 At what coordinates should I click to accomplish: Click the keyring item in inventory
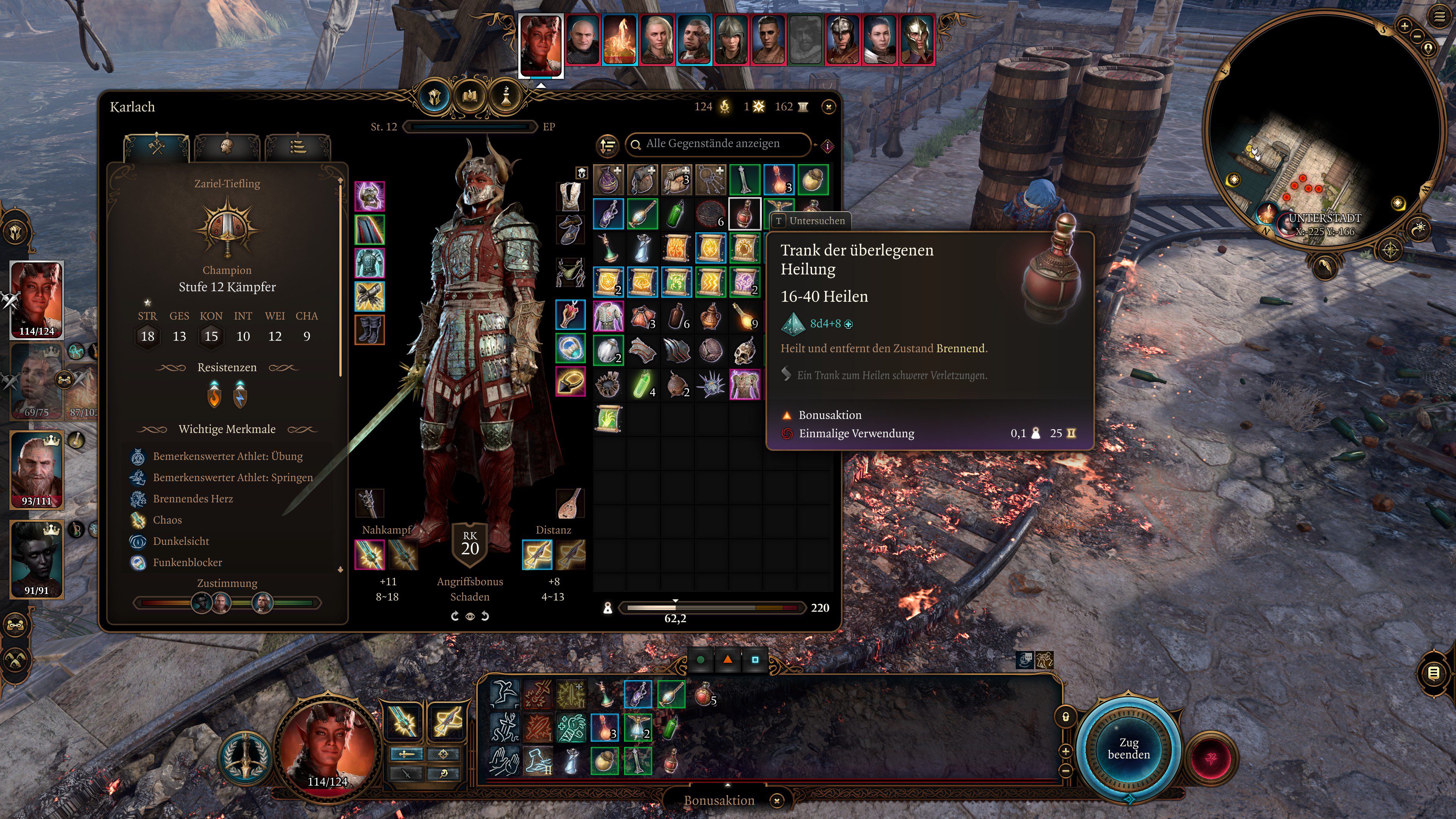click(x=710, y=179)
